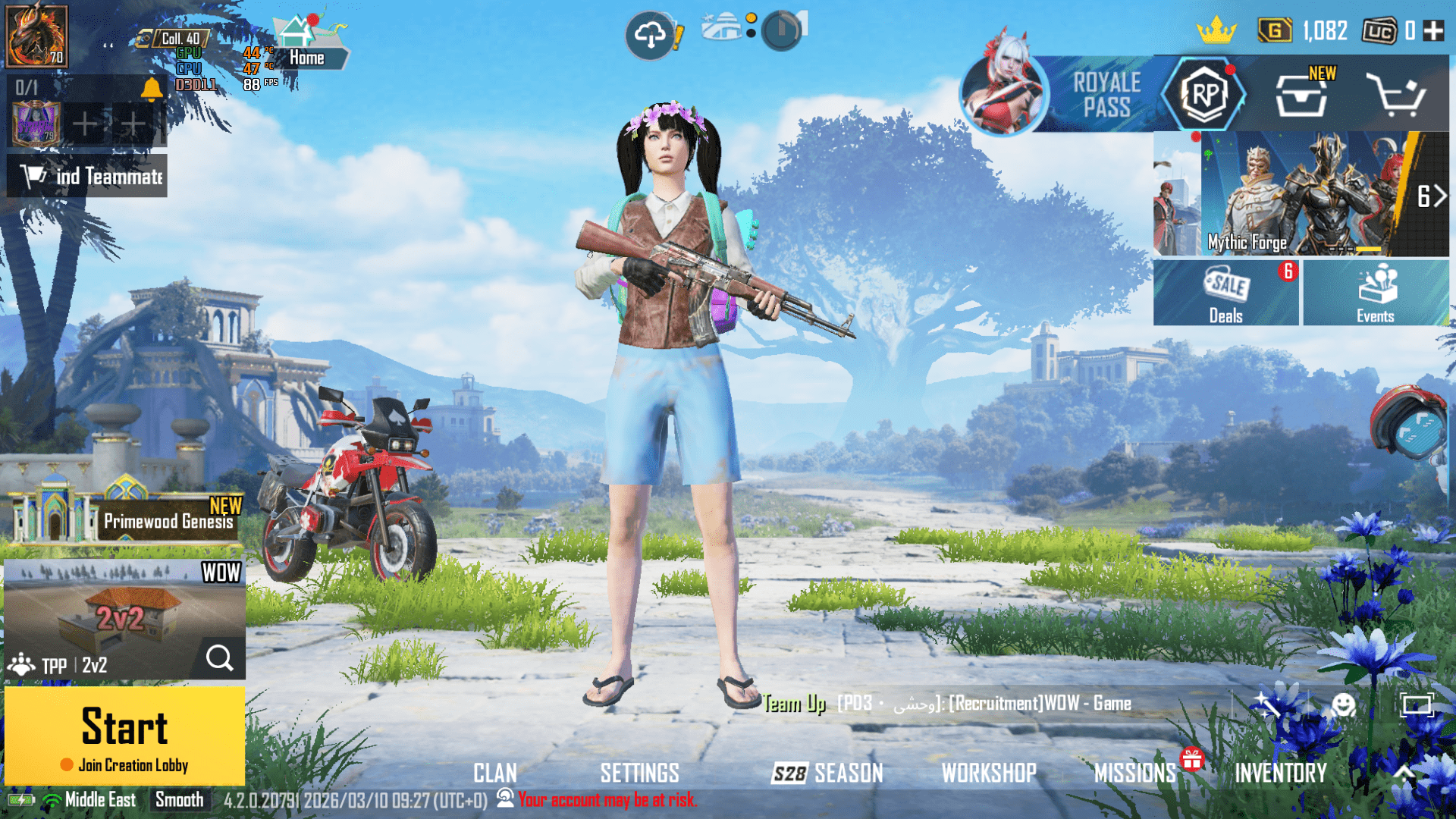This screenshot has width=1456, height=819.
Task: Open the Inventory
Action: pos(1281,773)
